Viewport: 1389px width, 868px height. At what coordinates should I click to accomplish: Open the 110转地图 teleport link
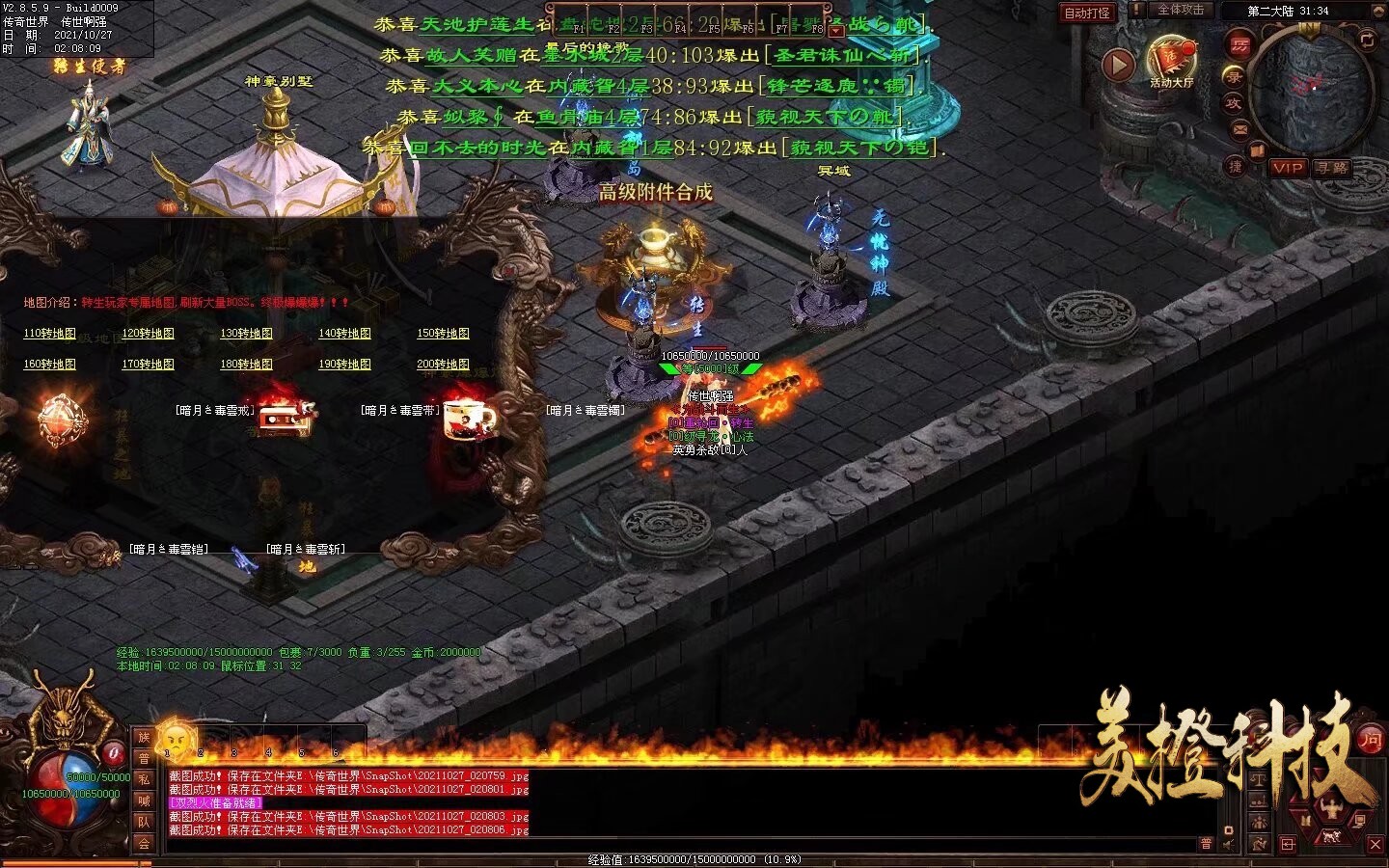[x=48, y=333]
